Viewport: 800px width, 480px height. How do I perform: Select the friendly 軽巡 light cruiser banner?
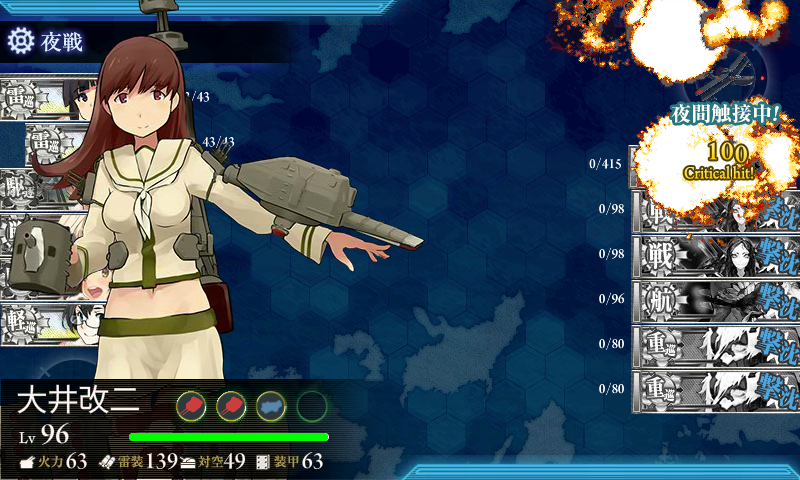tap(40, 322)
